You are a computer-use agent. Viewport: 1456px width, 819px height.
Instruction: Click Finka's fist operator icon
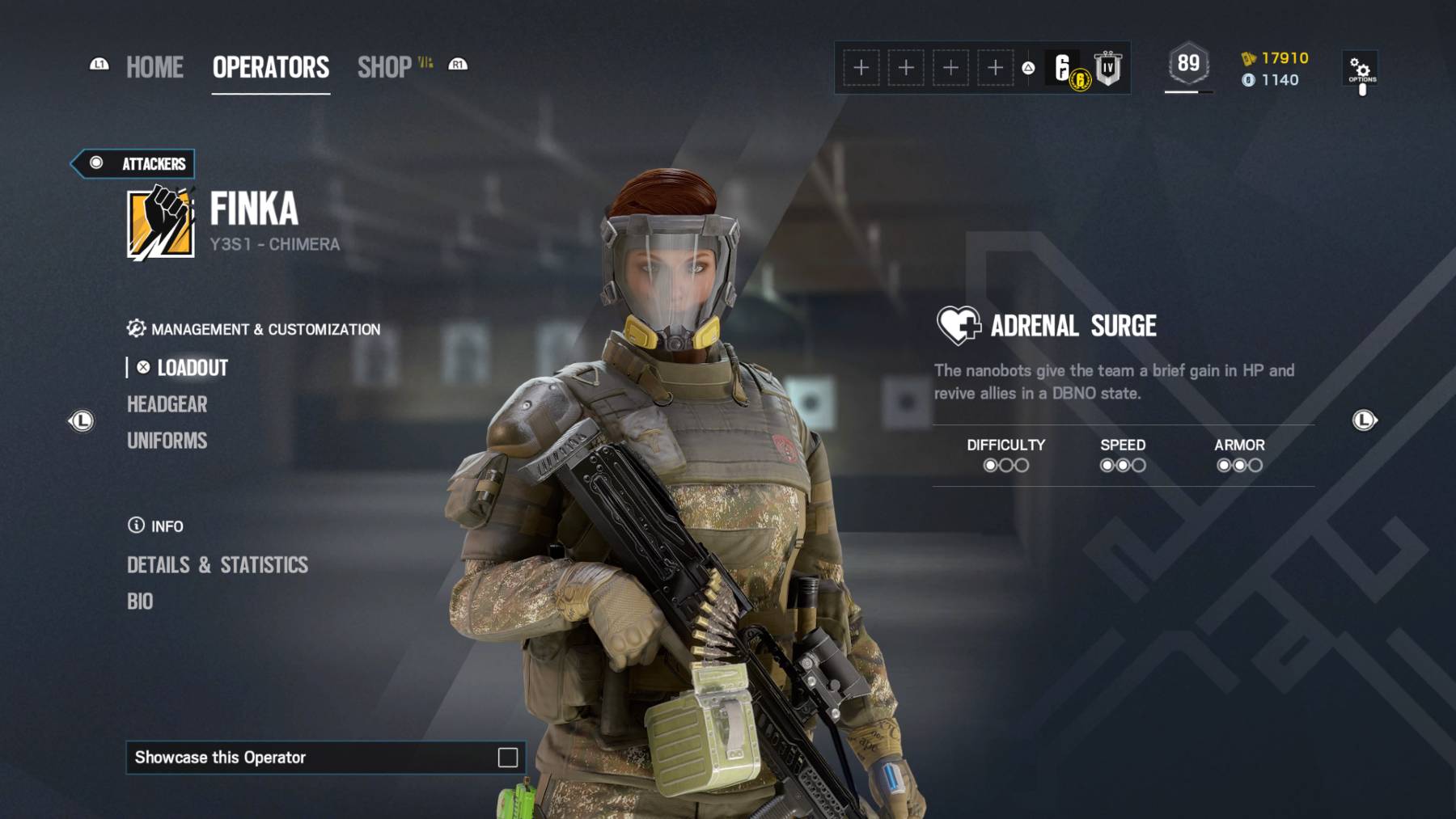tap(161, 222)
